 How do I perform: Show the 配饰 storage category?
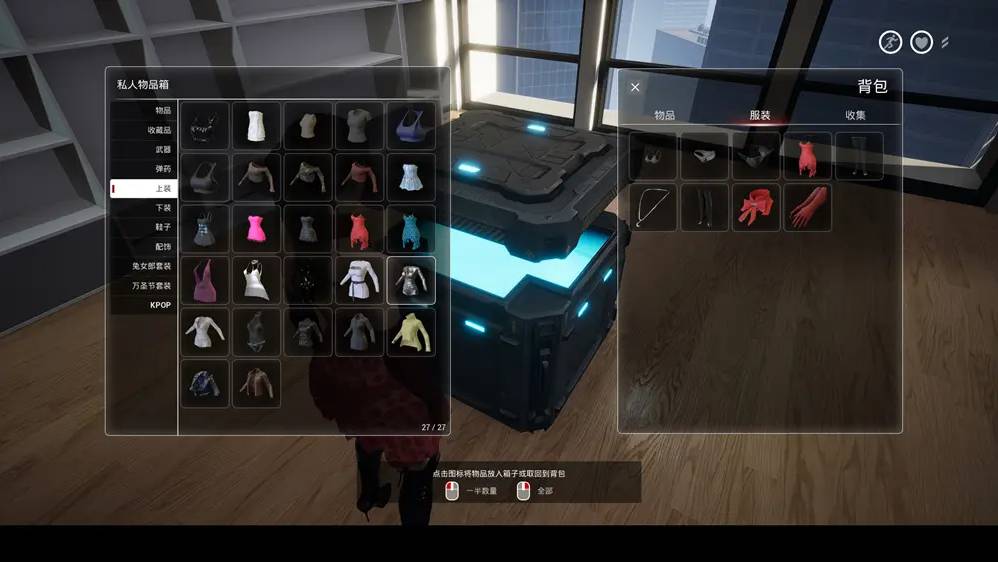coord(144,247)
